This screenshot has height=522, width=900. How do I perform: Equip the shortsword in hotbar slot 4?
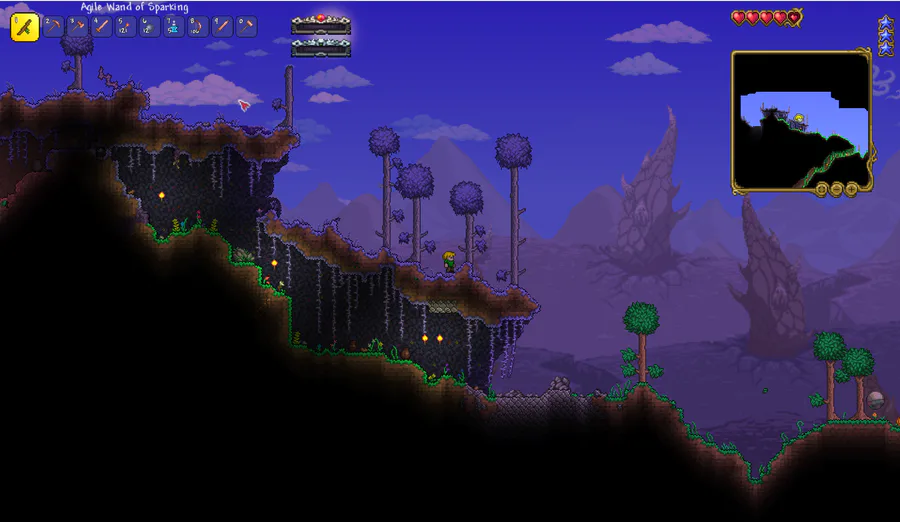[x=101, y=27]
